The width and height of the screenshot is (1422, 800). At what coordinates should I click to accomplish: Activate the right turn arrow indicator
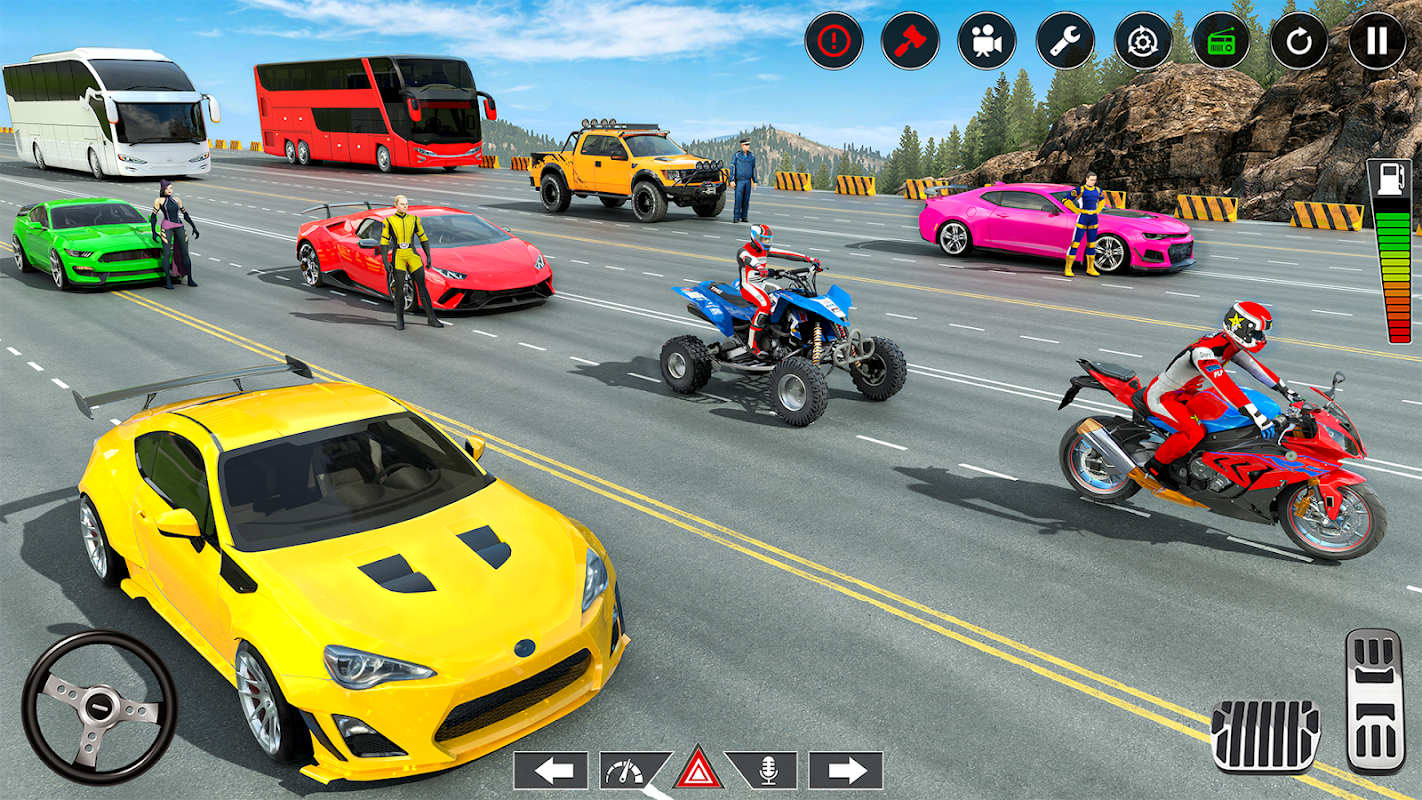pos(845,770)
